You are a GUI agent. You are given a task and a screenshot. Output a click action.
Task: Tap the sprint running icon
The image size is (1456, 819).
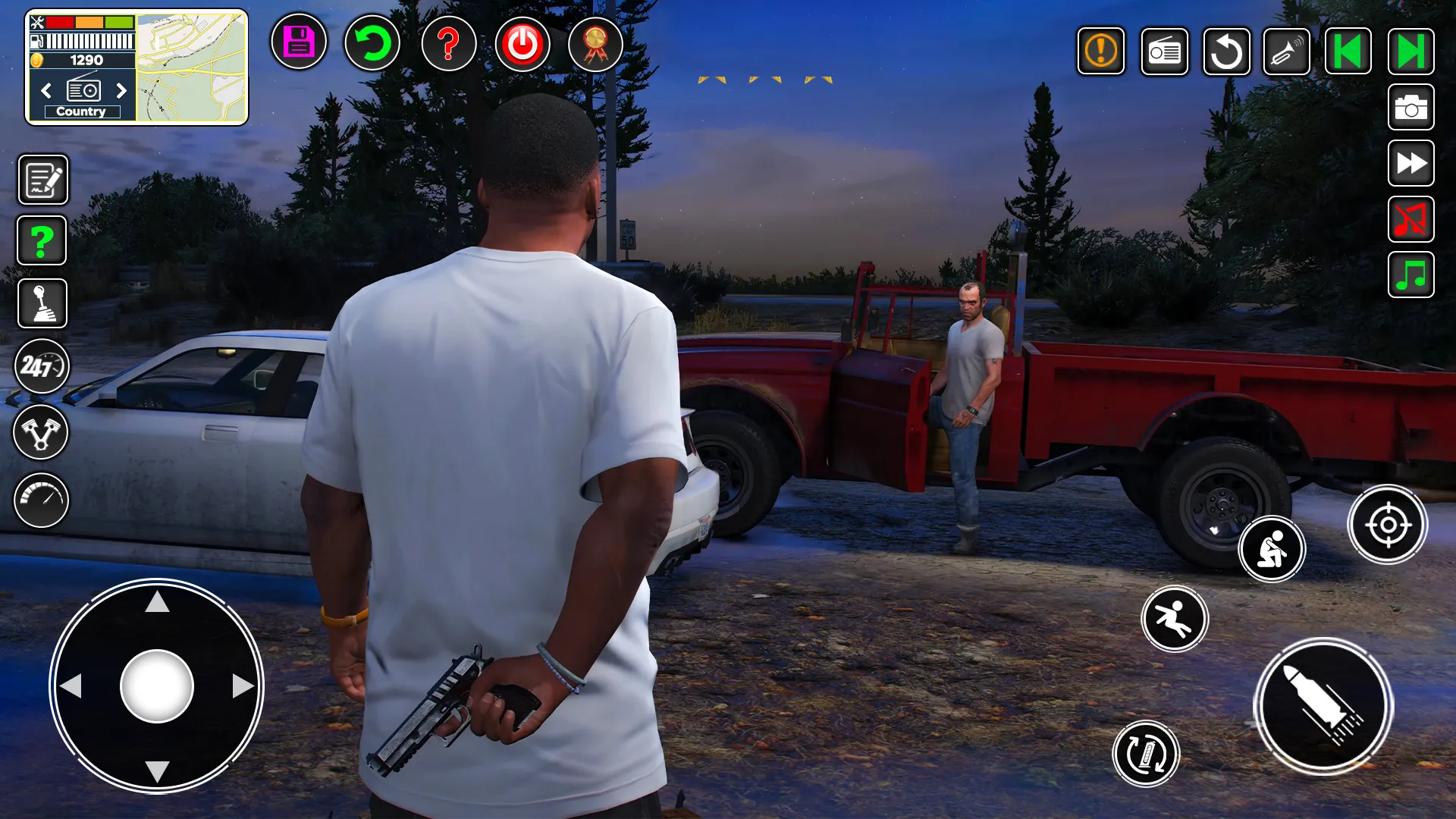[1175, 619]
